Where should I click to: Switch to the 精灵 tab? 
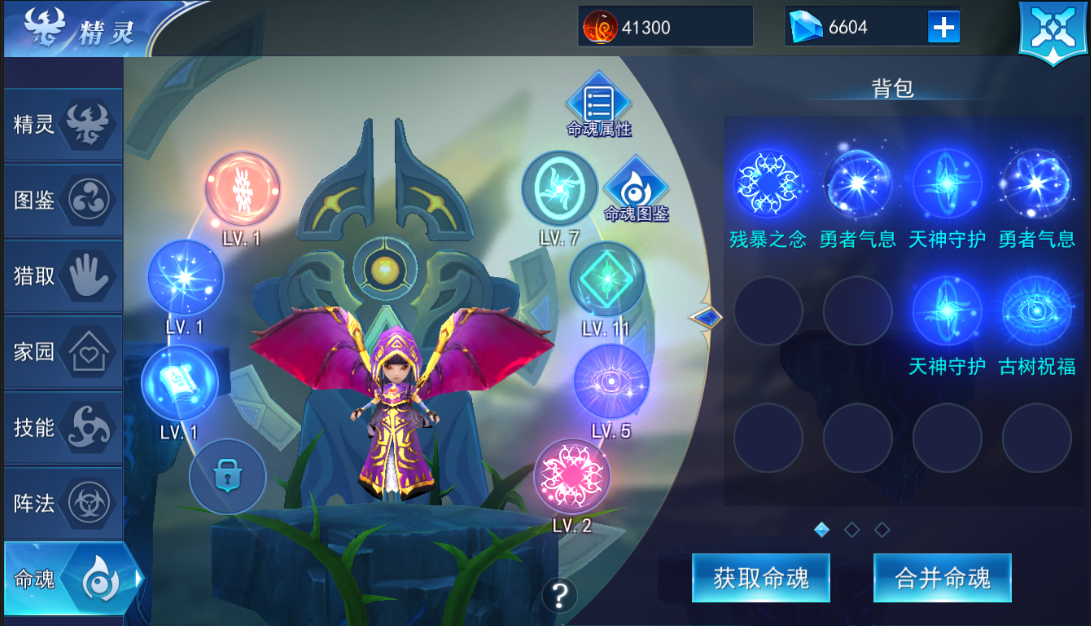[x=62, y=125]
